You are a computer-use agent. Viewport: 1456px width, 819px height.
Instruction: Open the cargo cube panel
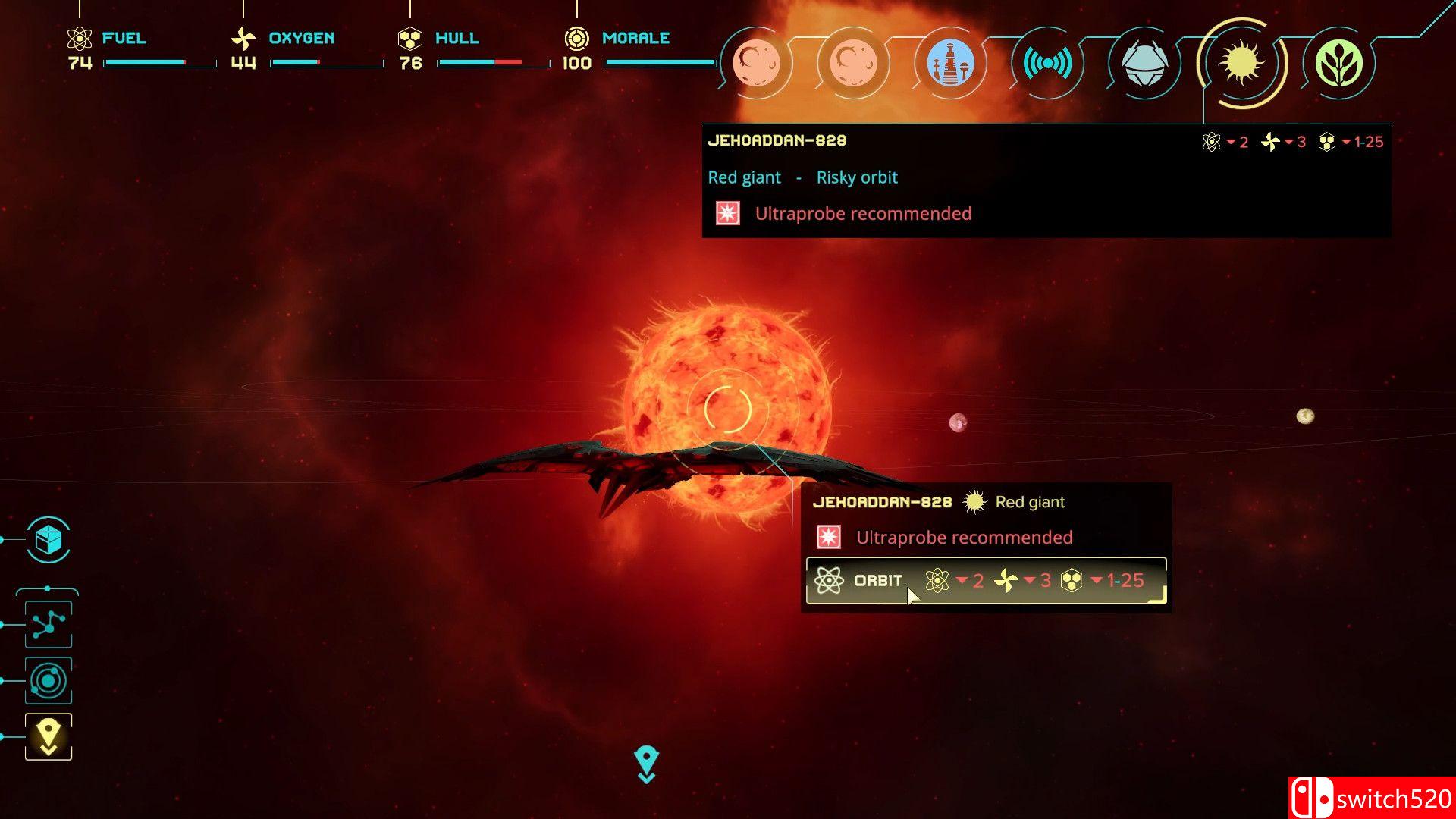pyautogui.click(x=49, y=540)
